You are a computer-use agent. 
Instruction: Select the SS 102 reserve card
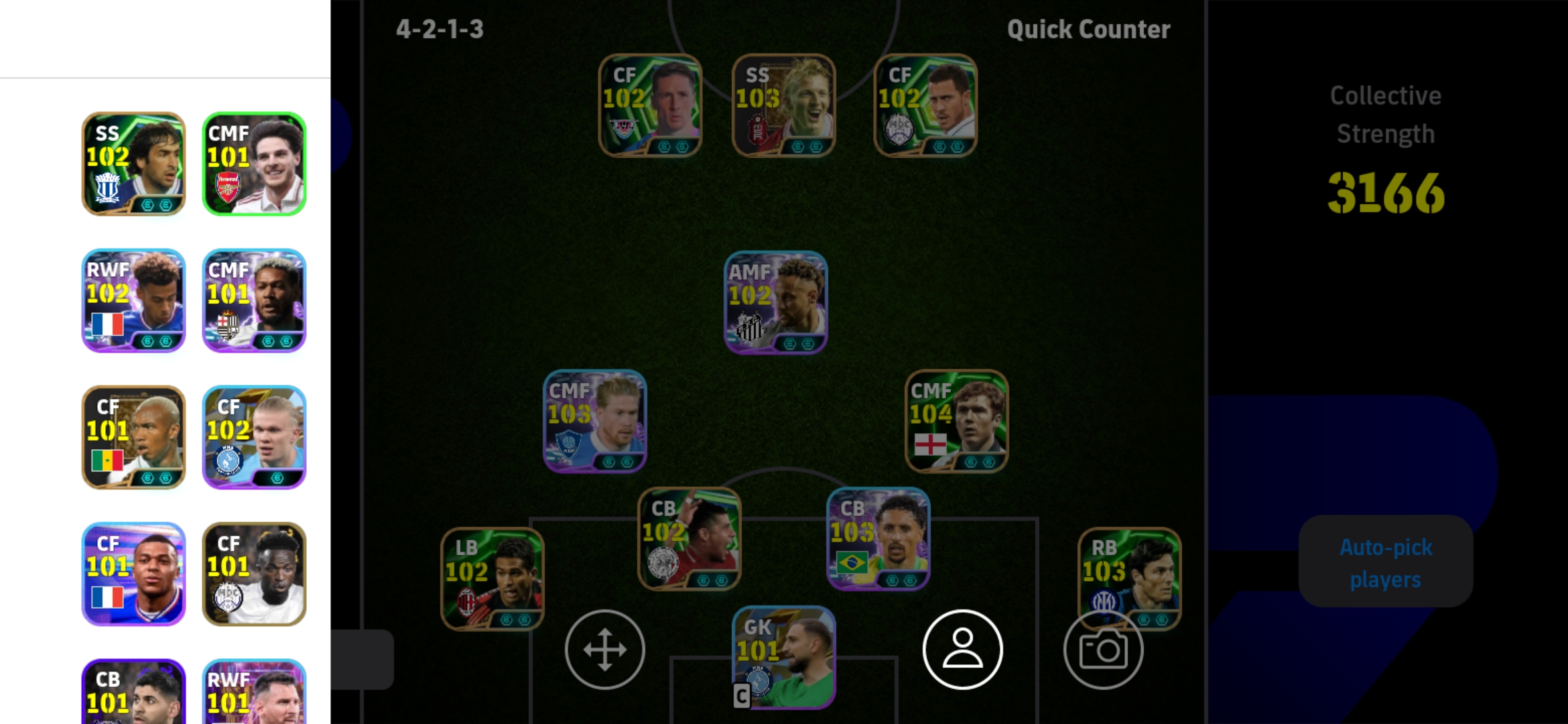(133, 164)
